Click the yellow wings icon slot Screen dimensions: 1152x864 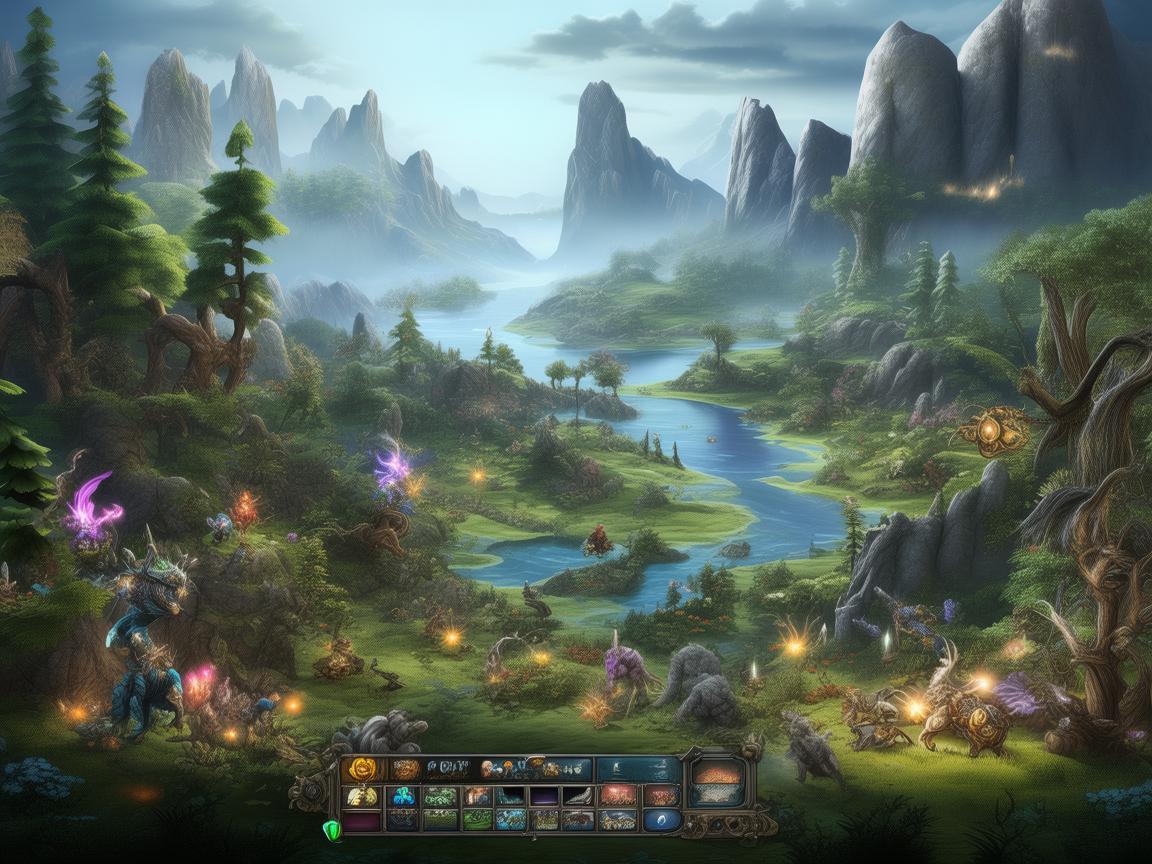[362, 796]
